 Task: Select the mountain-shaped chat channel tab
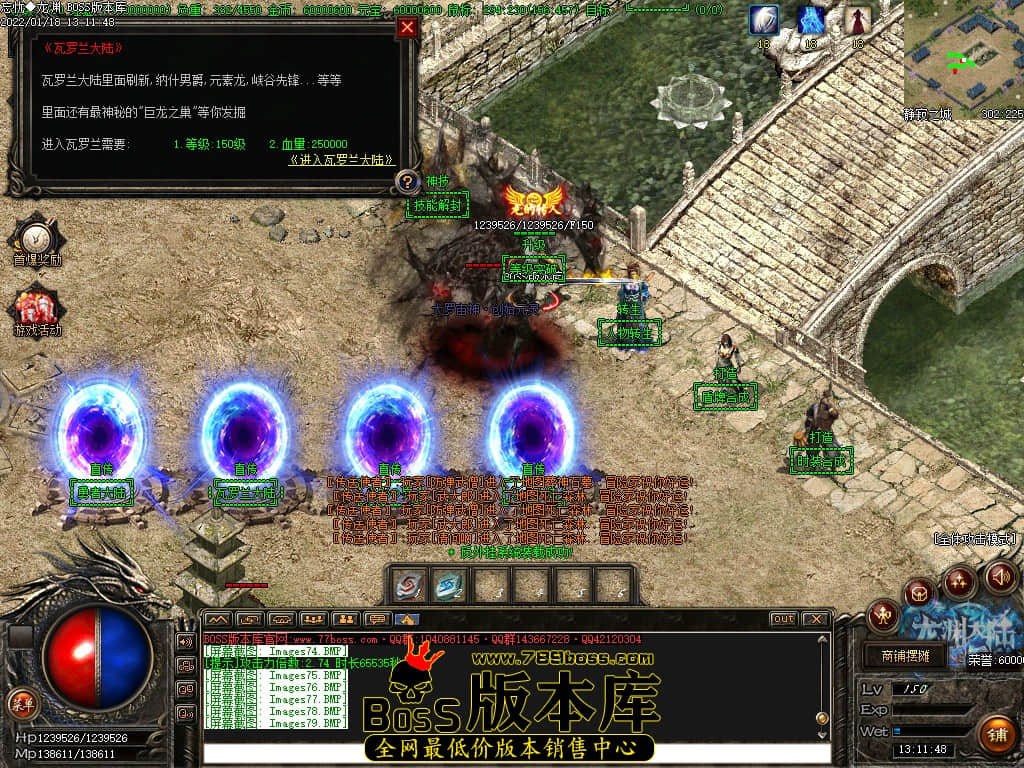tap(217, 619)
